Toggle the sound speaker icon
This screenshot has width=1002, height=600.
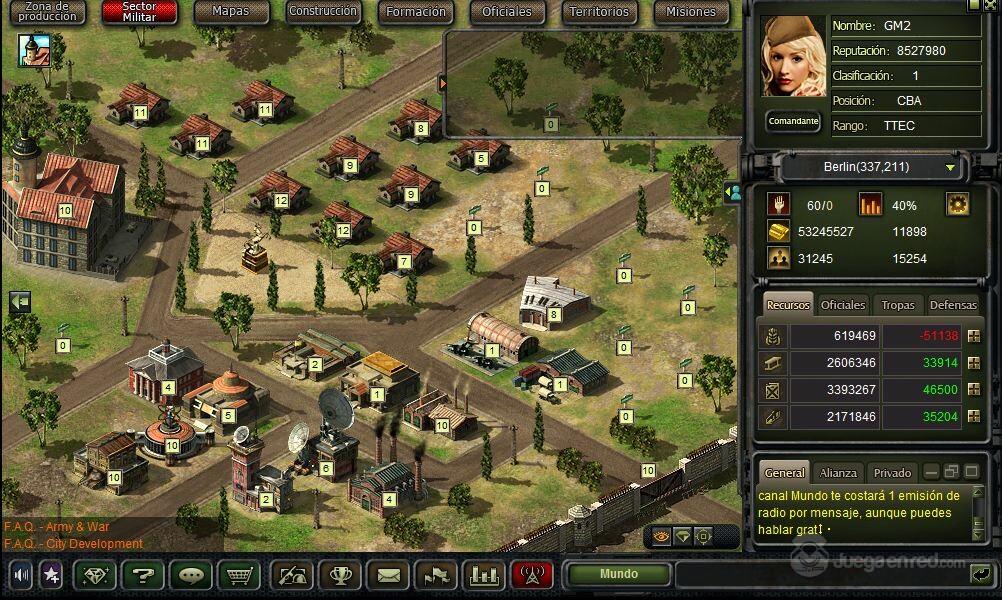(x=21, y=575)
